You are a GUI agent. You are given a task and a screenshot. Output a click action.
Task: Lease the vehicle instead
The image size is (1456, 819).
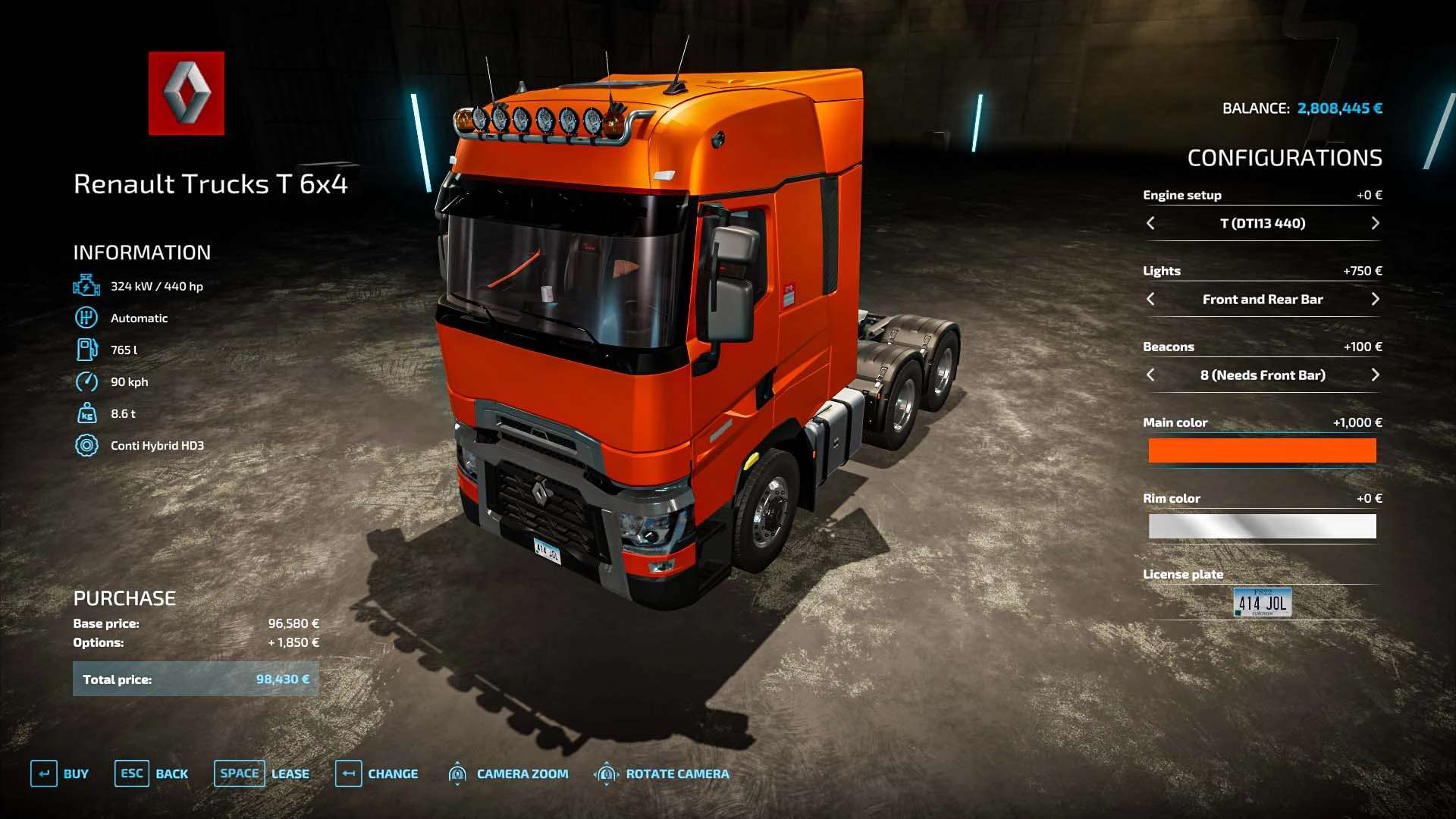click(262, 773)
